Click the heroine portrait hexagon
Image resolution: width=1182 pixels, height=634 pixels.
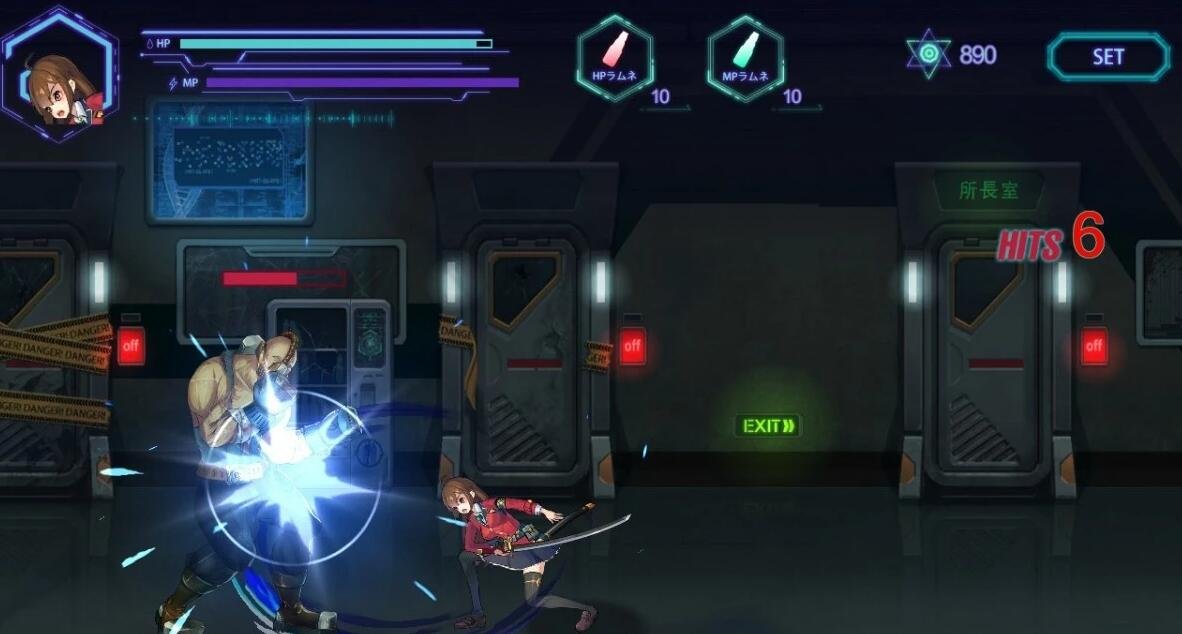point(58,75)
